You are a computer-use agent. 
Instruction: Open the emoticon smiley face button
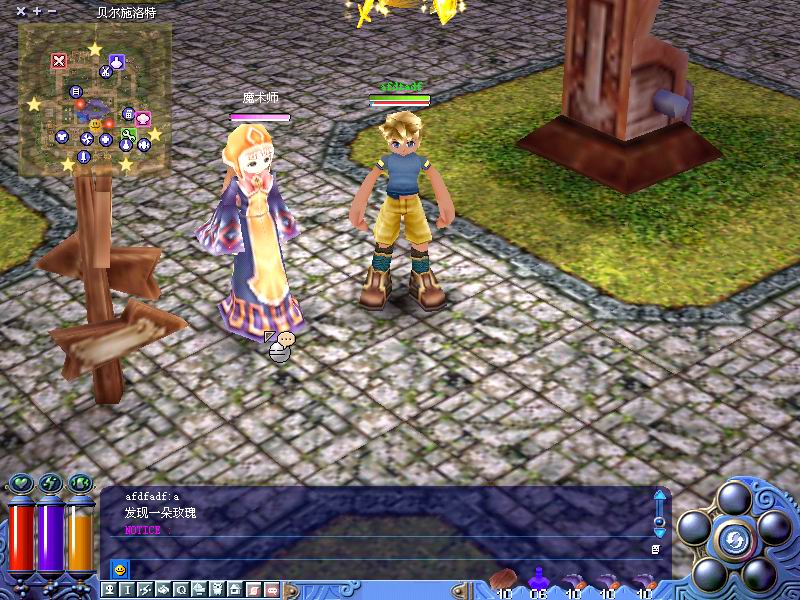[x=119, y=570]
